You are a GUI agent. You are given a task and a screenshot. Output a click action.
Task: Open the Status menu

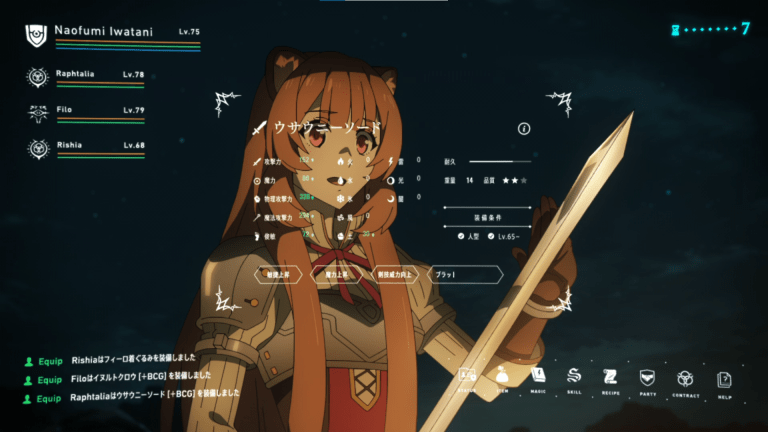[x=467, y=378]
